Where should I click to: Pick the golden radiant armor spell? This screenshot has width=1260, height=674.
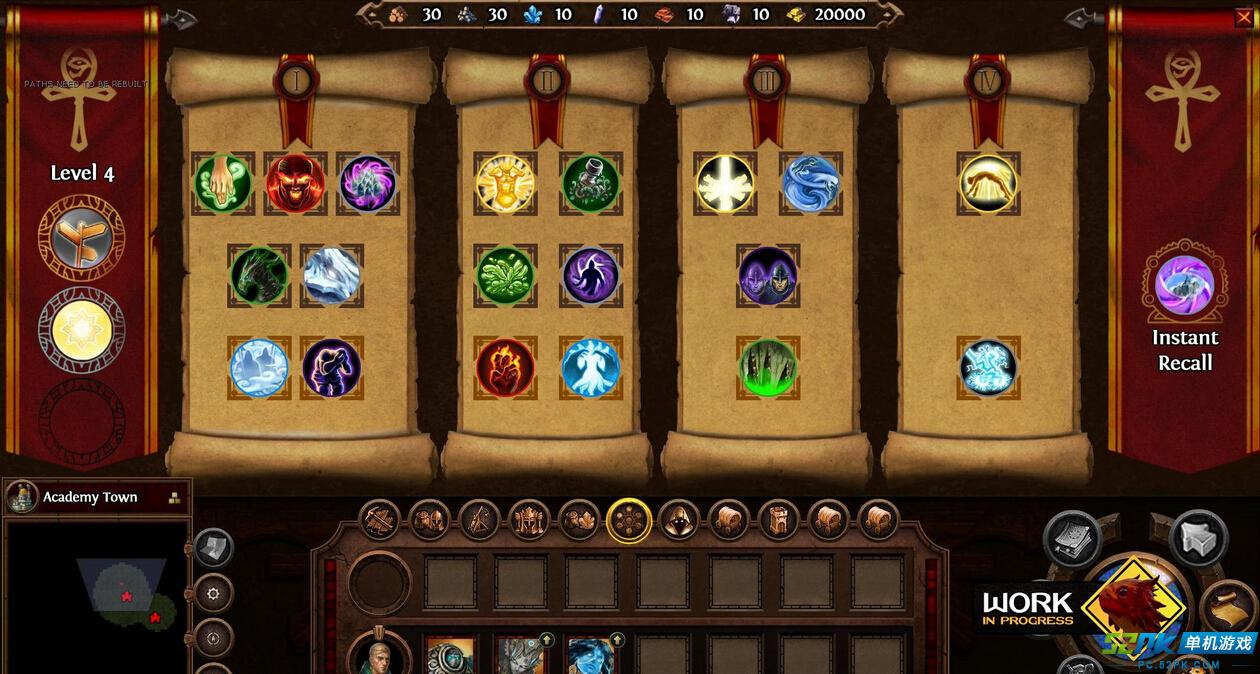coord(505,184)
